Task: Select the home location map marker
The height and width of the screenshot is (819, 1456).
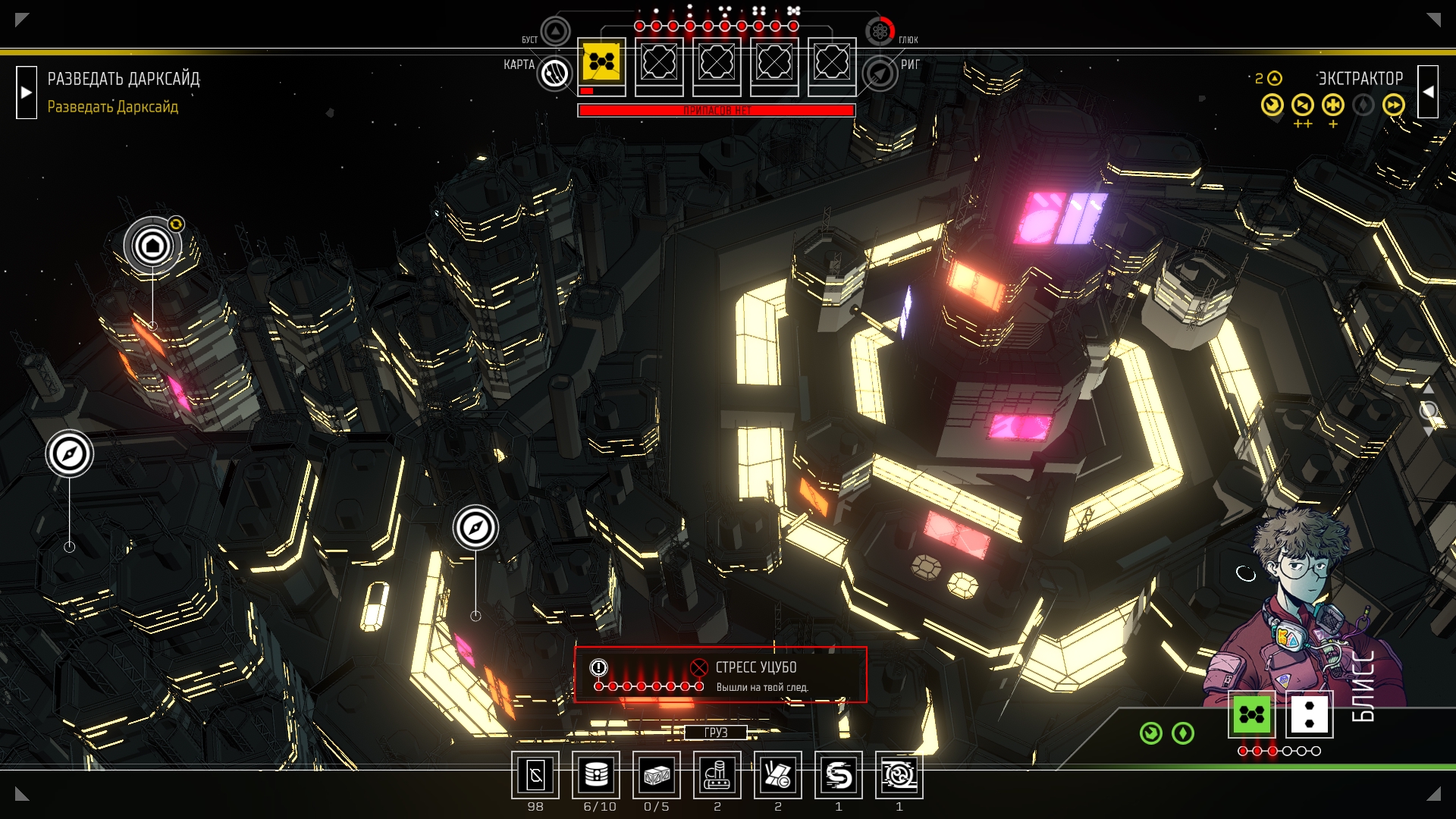Action: point(152,246)
